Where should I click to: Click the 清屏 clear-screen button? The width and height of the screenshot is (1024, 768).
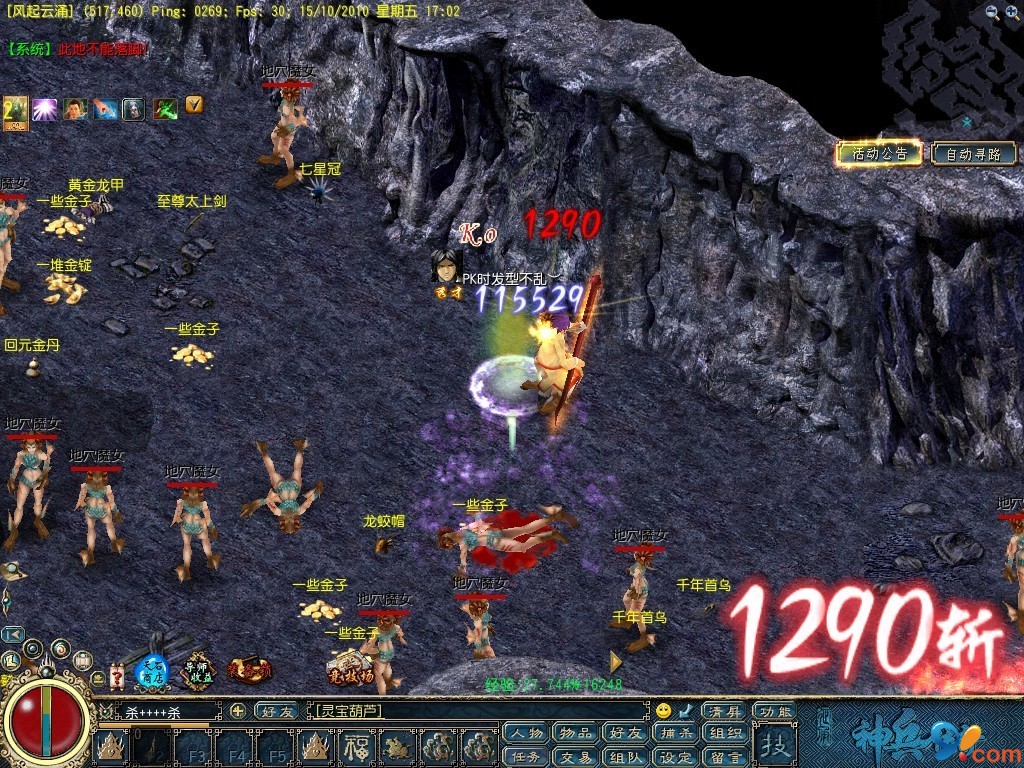724,711
